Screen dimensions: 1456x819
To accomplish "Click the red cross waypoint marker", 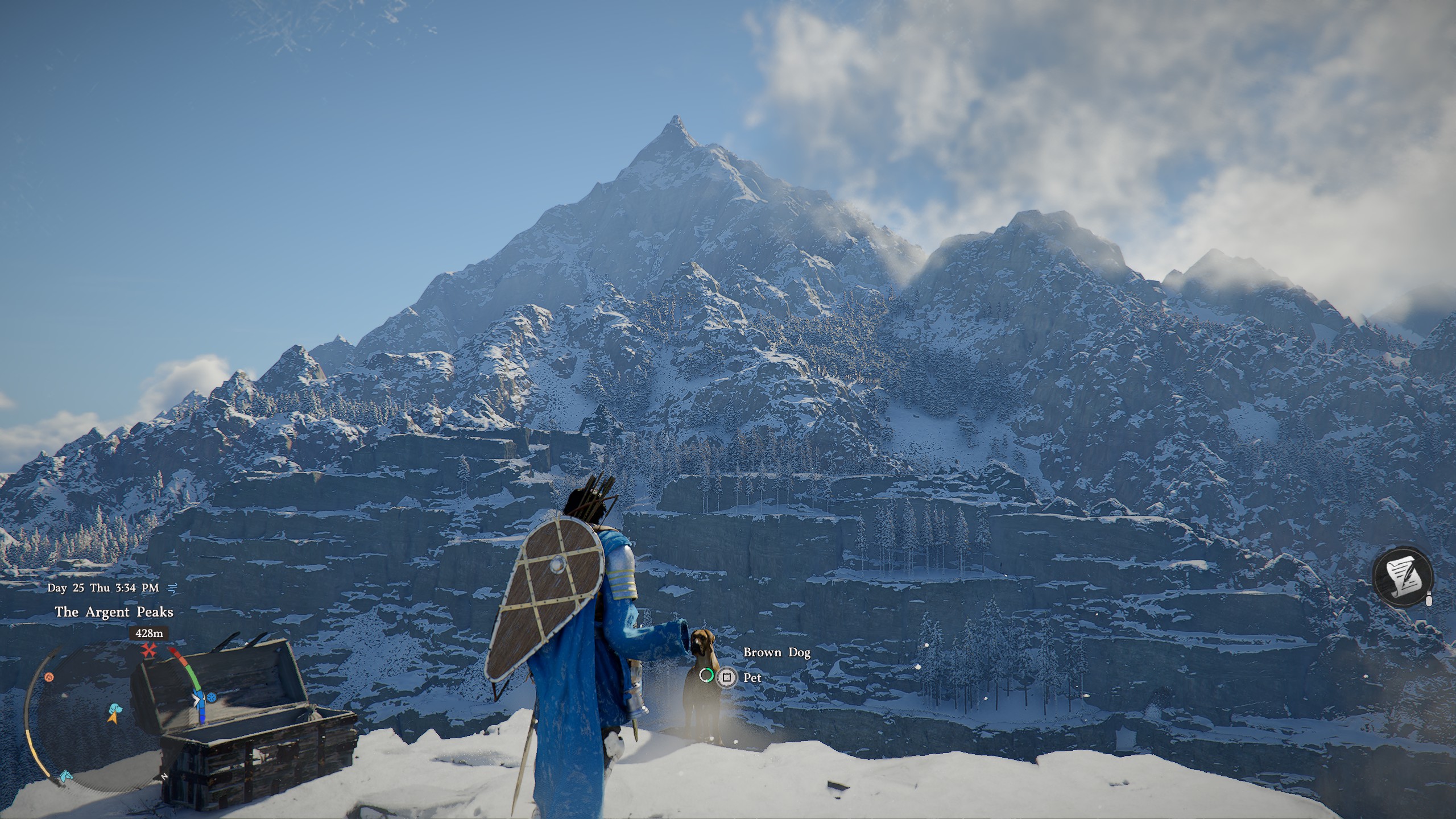I will pyautogui.click(x=149, y=650).
